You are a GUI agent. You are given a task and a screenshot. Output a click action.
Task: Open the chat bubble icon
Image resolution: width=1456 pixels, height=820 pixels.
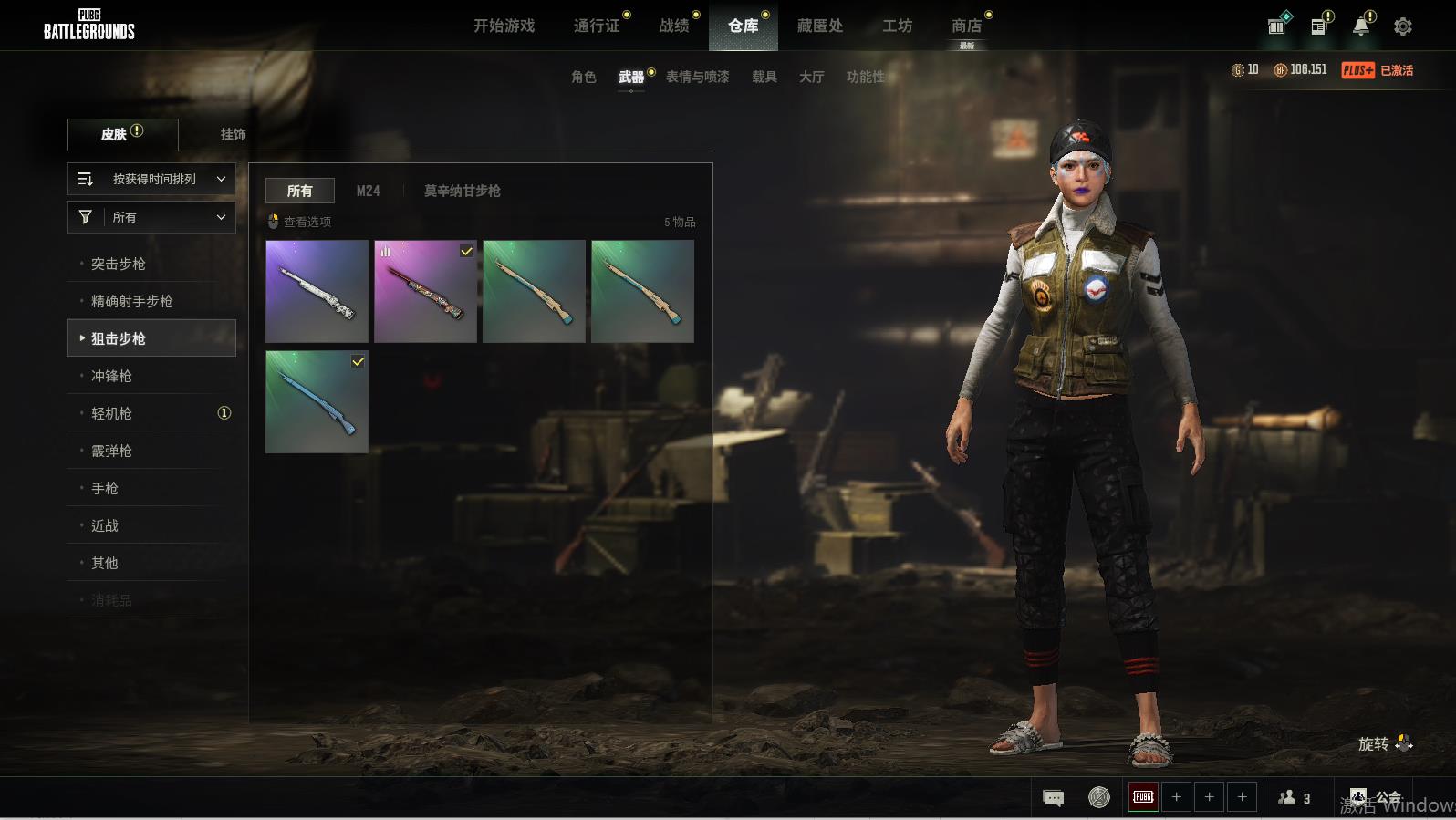click(1053, 798)
